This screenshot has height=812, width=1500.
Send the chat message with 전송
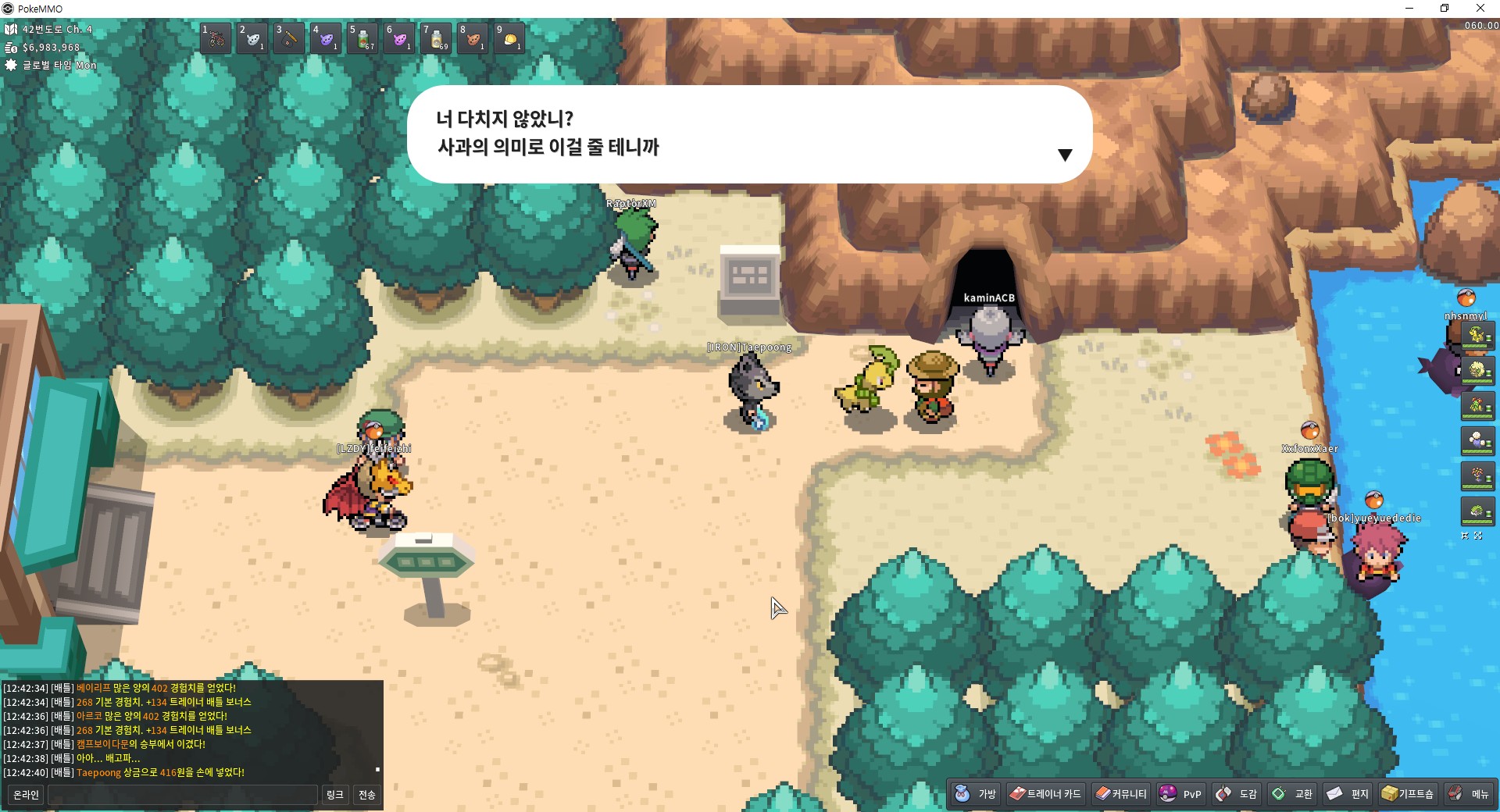(366, 795)
